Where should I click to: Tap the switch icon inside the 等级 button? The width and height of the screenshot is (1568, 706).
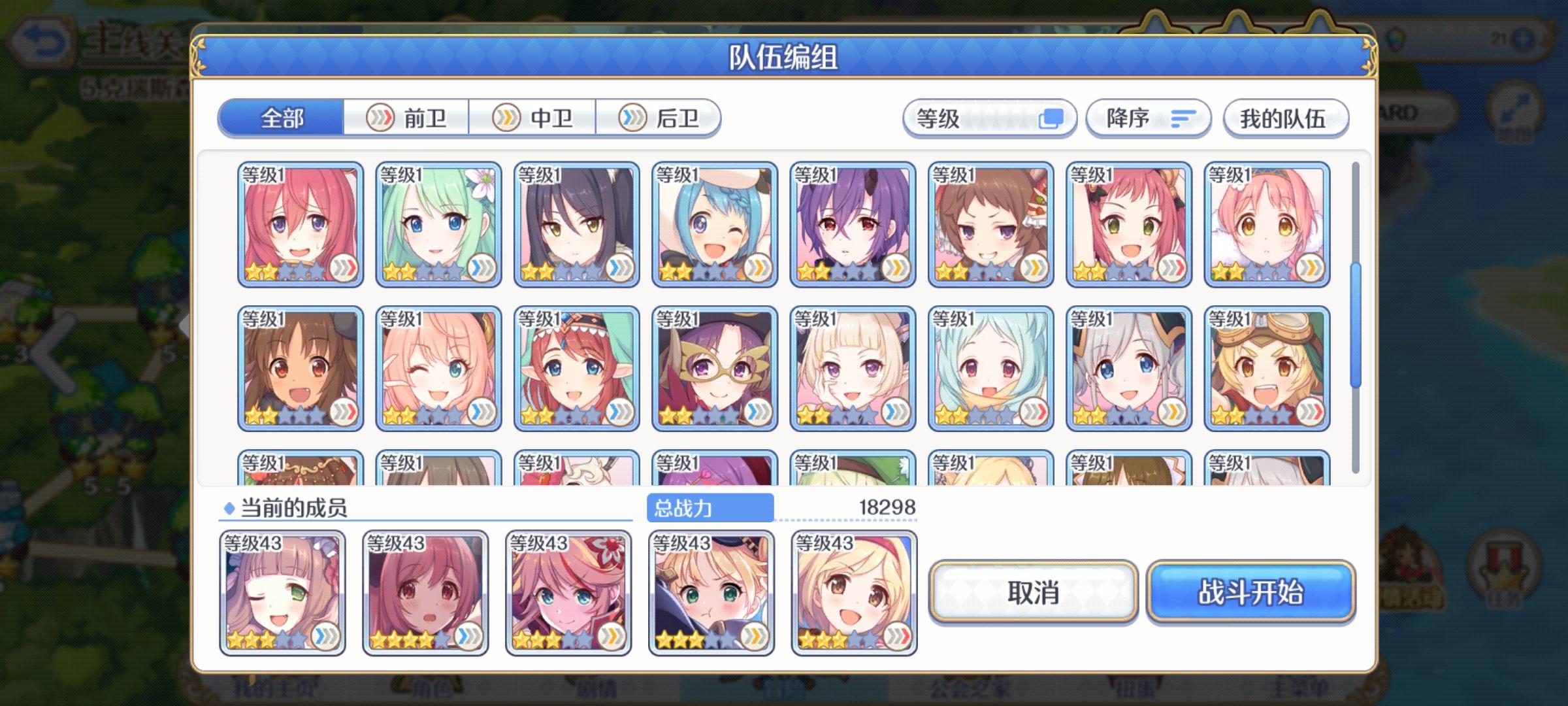click(1053, 118)
